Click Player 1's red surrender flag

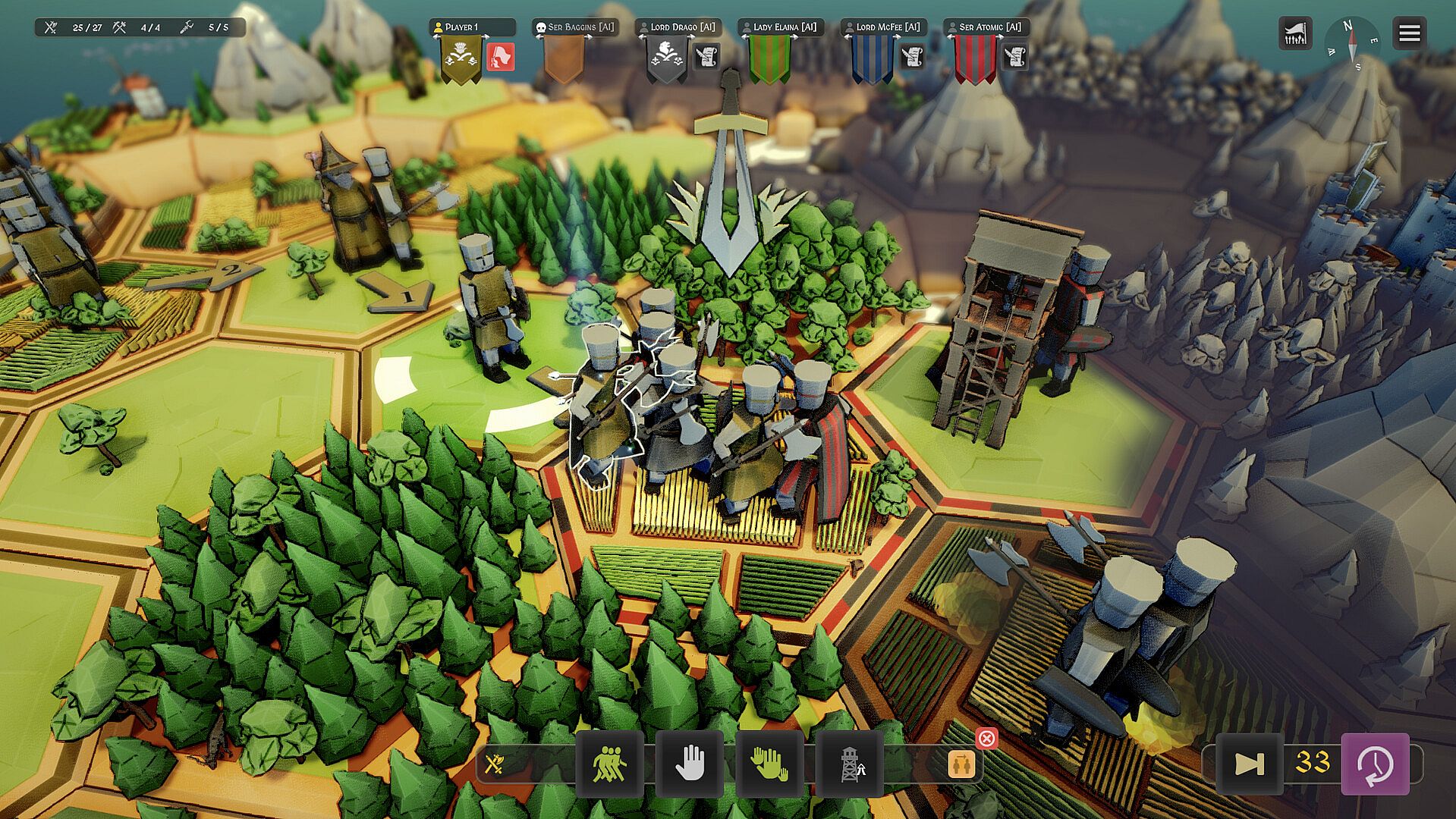pyautogui.click(x=501, y=57)
